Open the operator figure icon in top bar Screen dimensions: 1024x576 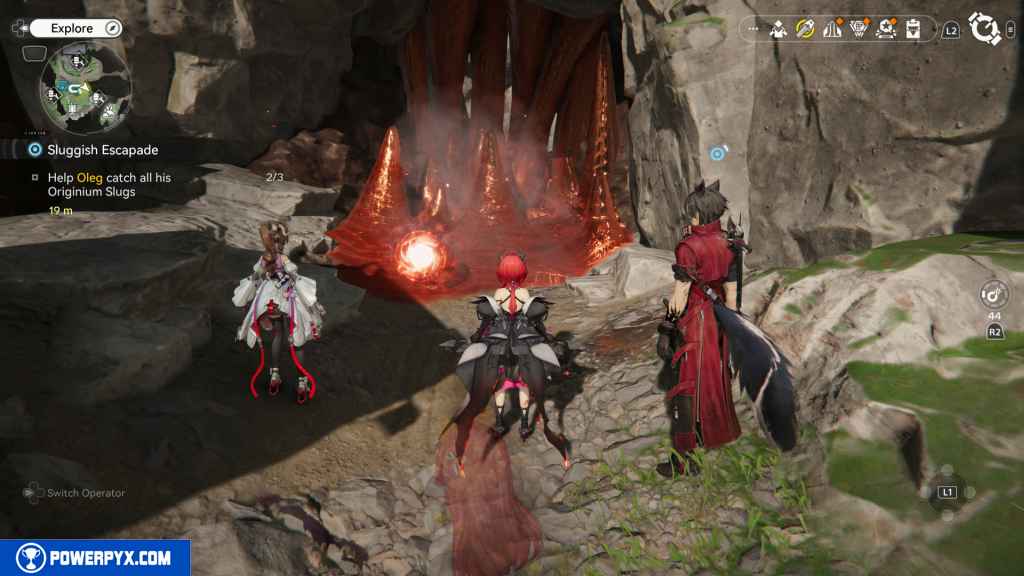(x=778, y=30)
